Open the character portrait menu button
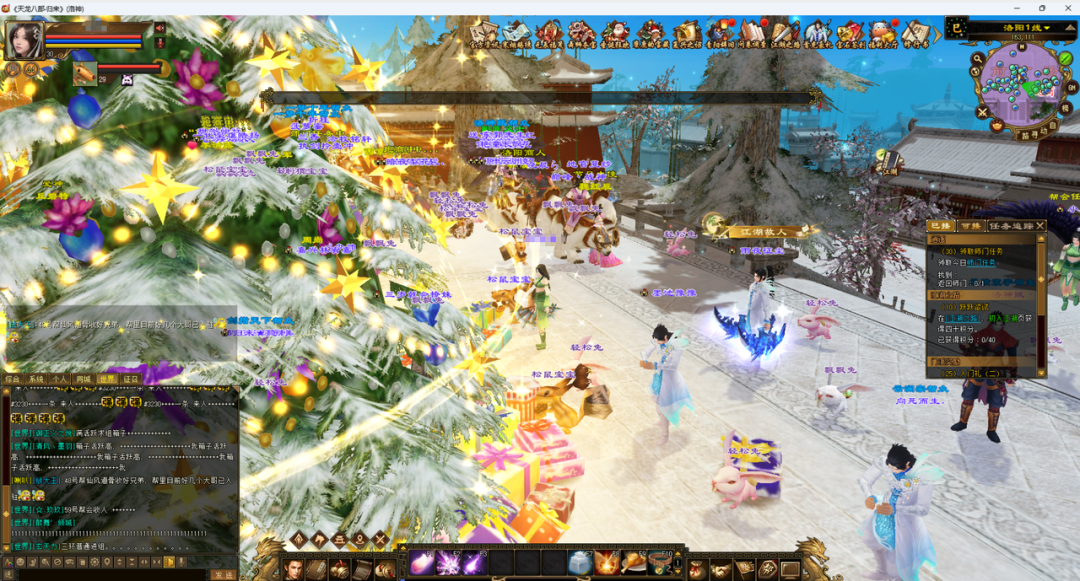Viewport: 1080px width, 581px height. click(x=292, y=569)
